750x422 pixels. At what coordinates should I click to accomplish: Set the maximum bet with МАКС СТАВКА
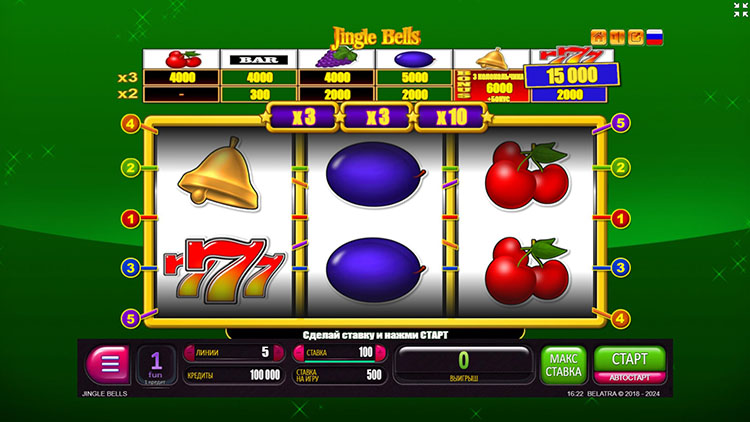click(563, 365)
